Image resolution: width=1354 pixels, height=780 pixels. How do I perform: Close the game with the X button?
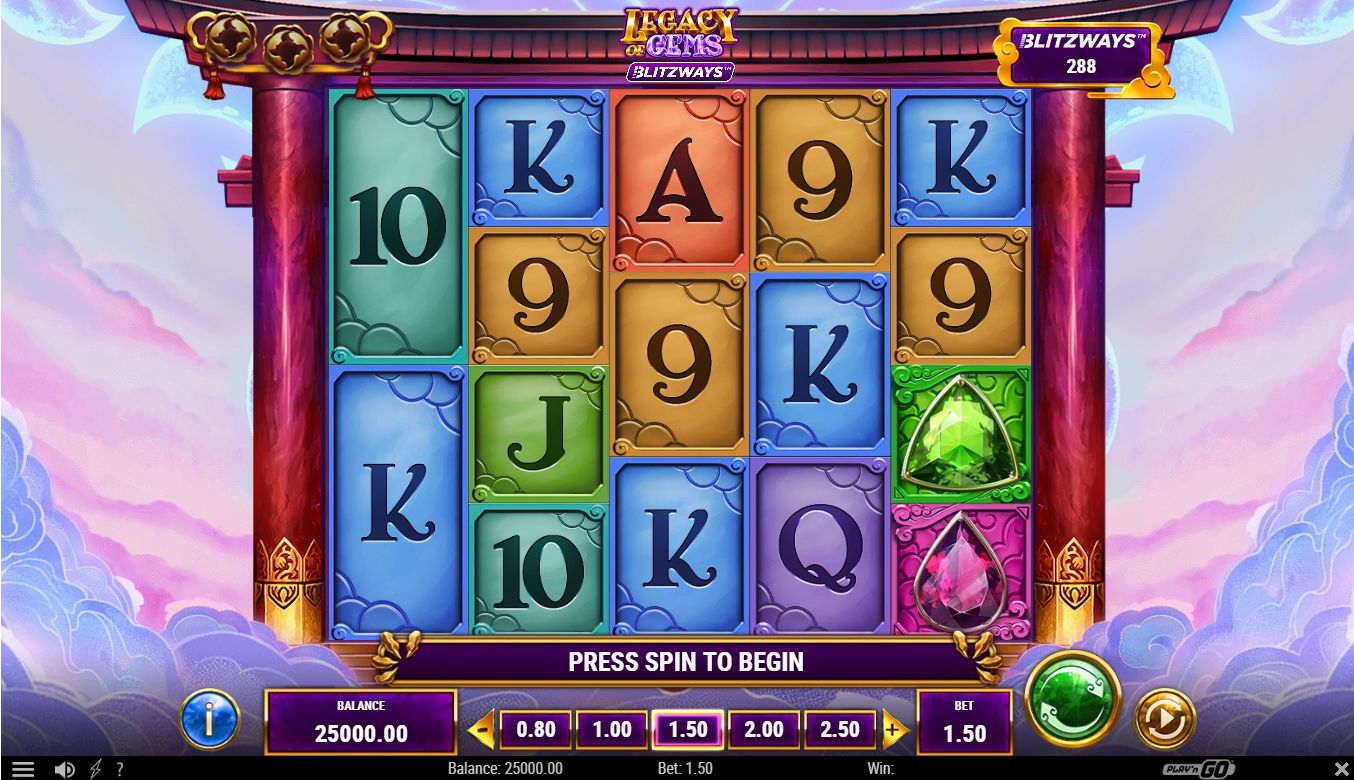click(x=1342, y=769)
